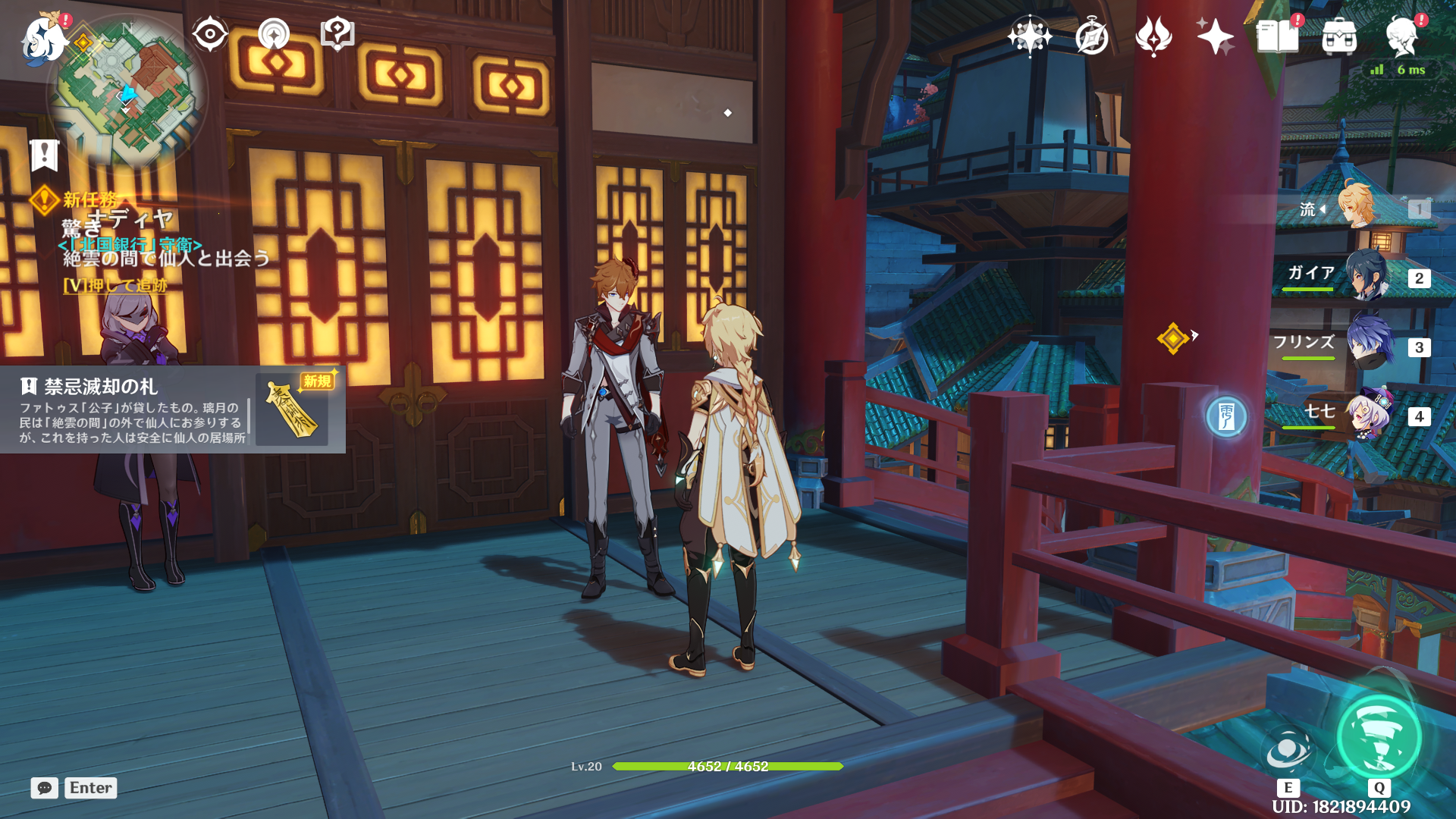Open the Character screen icon

[1401, 36]
